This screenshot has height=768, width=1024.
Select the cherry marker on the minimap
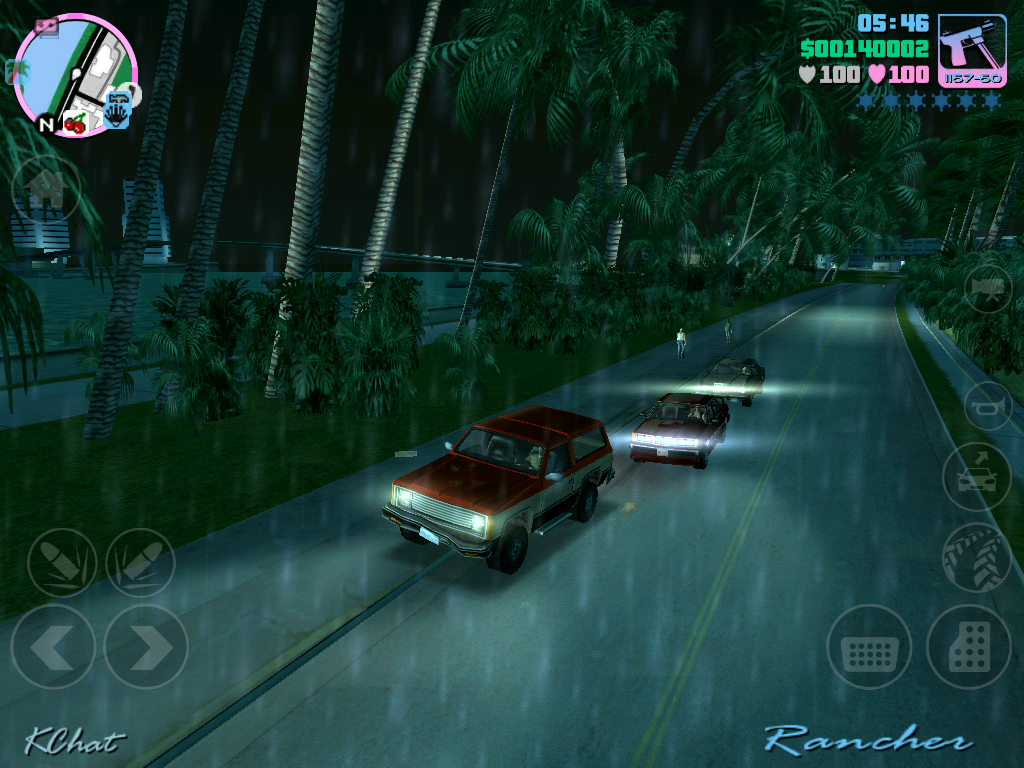(x=75, y=124)
